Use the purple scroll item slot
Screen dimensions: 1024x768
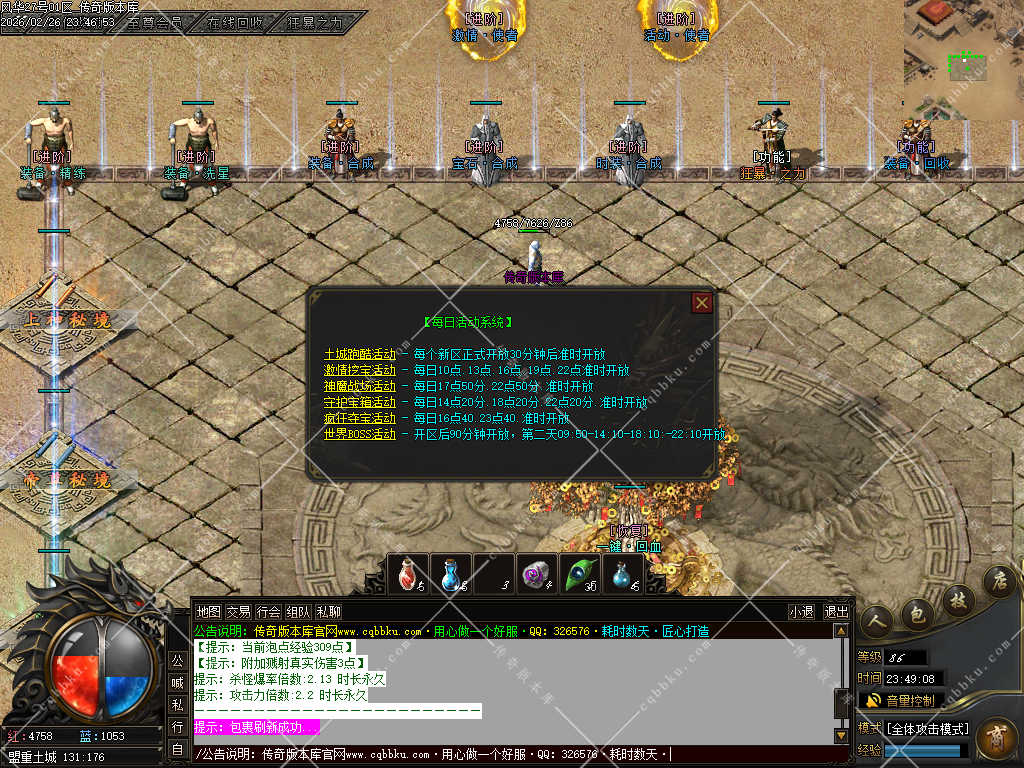pos(537,575)
